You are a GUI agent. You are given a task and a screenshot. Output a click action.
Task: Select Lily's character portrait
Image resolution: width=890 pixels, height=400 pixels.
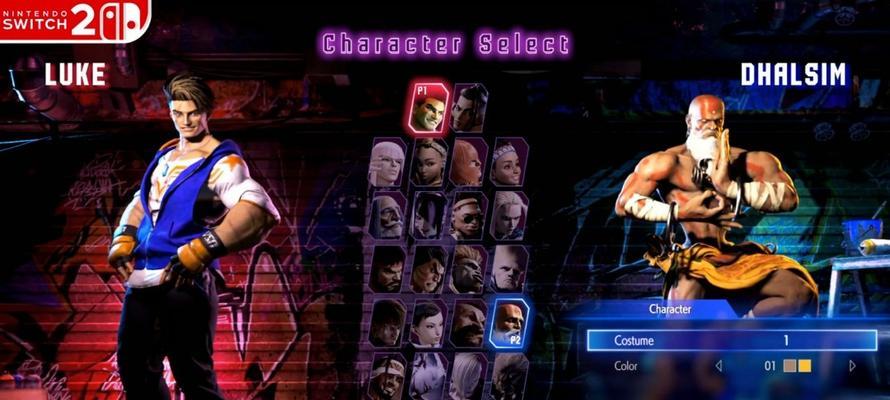point(507,161)
